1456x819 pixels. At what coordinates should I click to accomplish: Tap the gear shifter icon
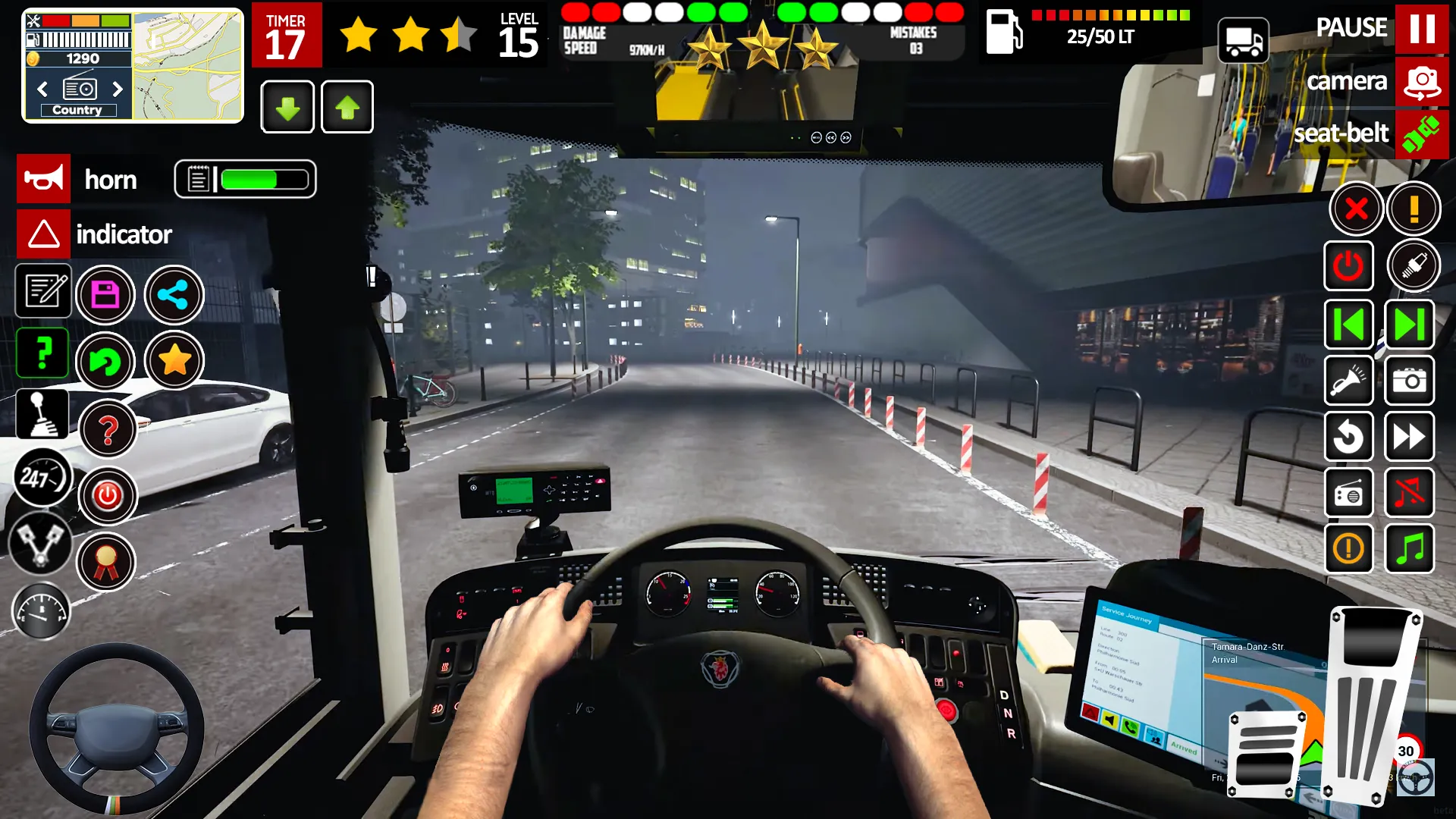[42, 414]
